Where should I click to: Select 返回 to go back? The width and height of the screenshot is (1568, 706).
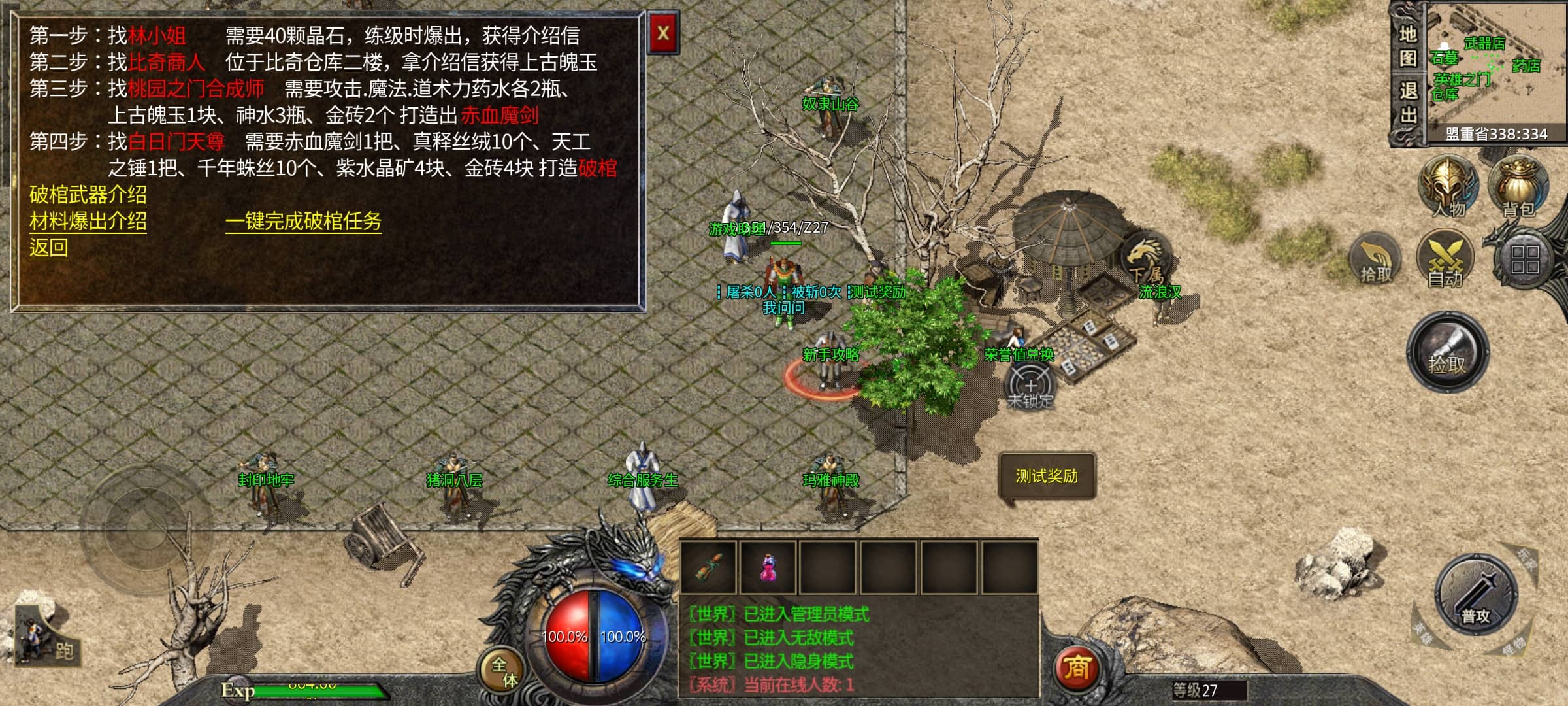48,248
